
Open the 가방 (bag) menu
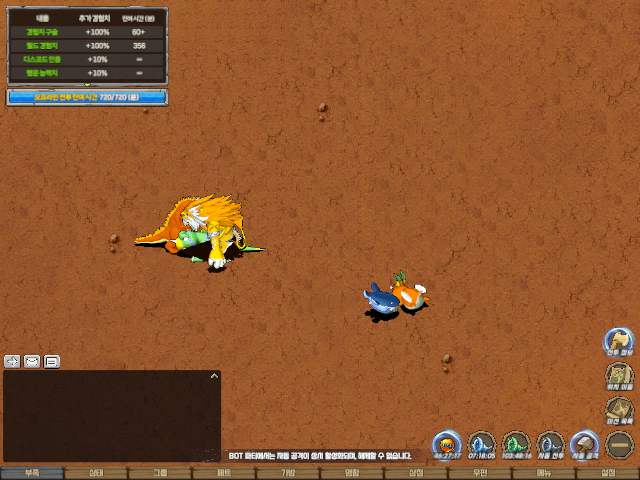pyautogui.click(x=288, y=473)
